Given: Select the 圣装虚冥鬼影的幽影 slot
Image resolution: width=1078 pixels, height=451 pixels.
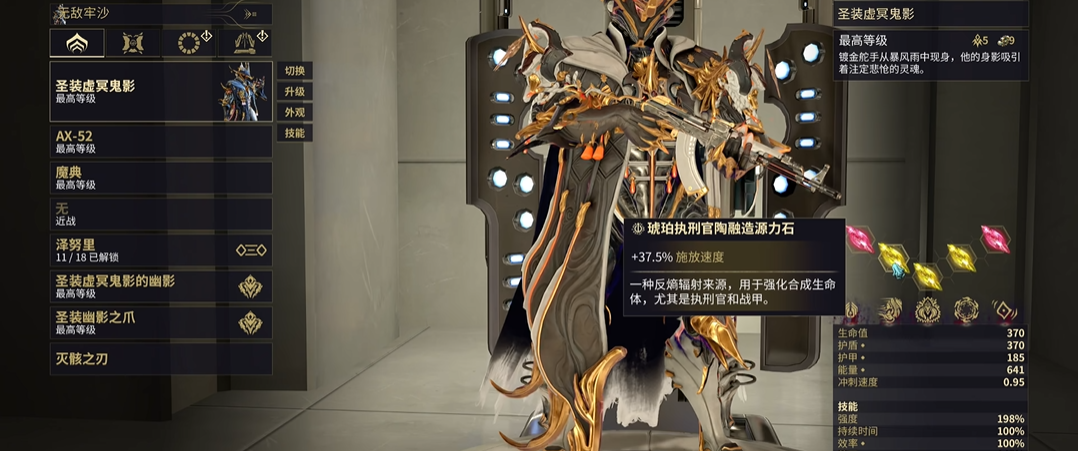Looking at the screenshot, I should tap(160, 286).
